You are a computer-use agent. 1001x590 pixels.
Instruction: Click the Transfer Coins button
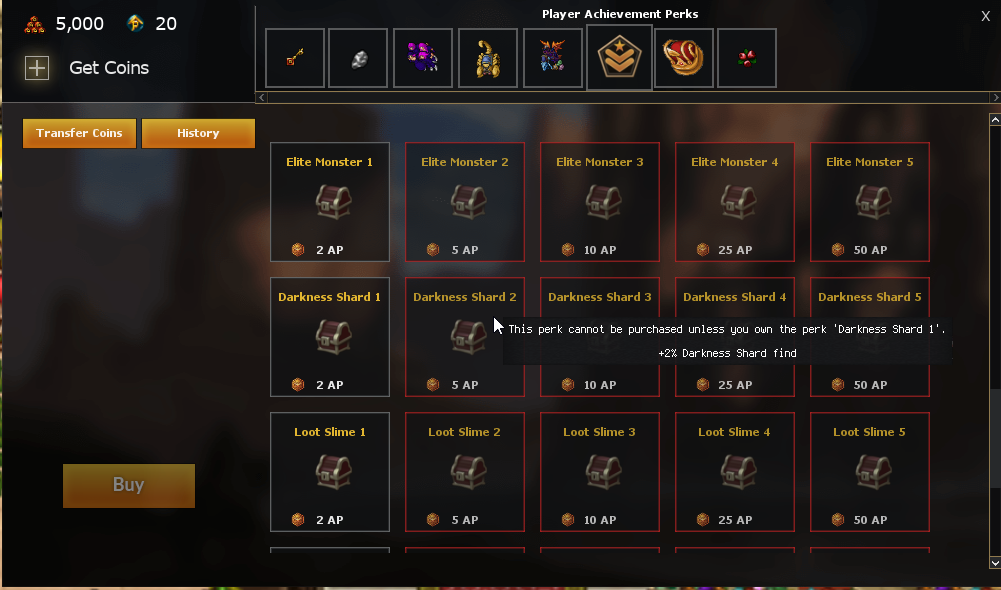click(x=79, y=133)
